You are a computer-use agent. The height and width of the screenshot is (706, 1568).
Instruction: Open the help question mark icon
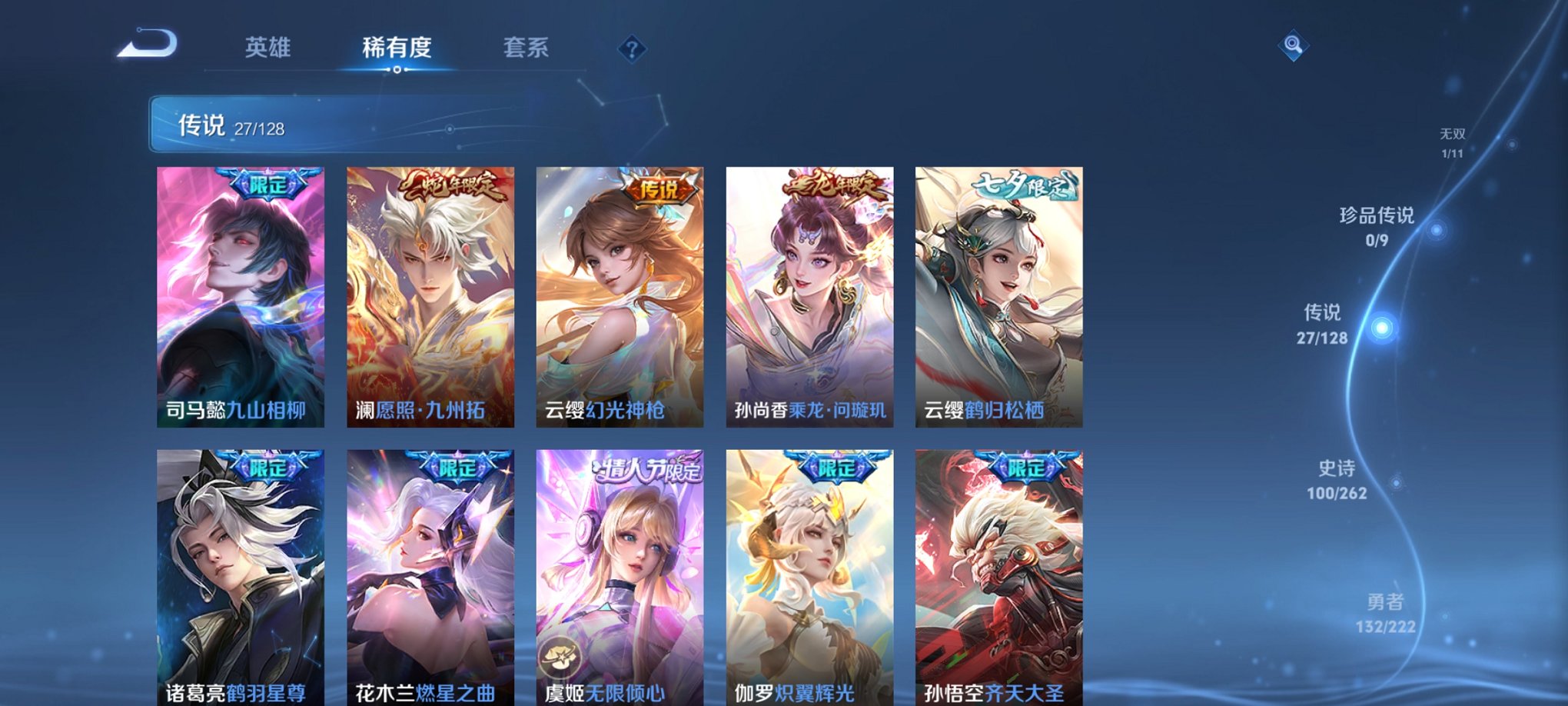coord(632,50)
